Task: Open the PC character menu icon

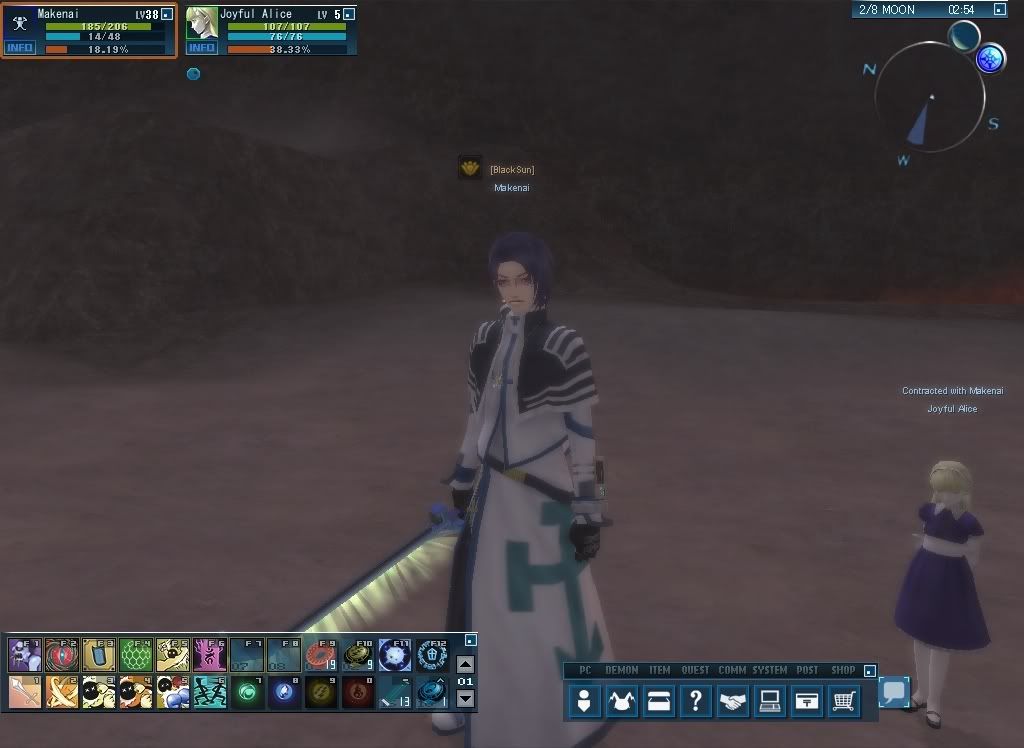Action: click(584, 702)
